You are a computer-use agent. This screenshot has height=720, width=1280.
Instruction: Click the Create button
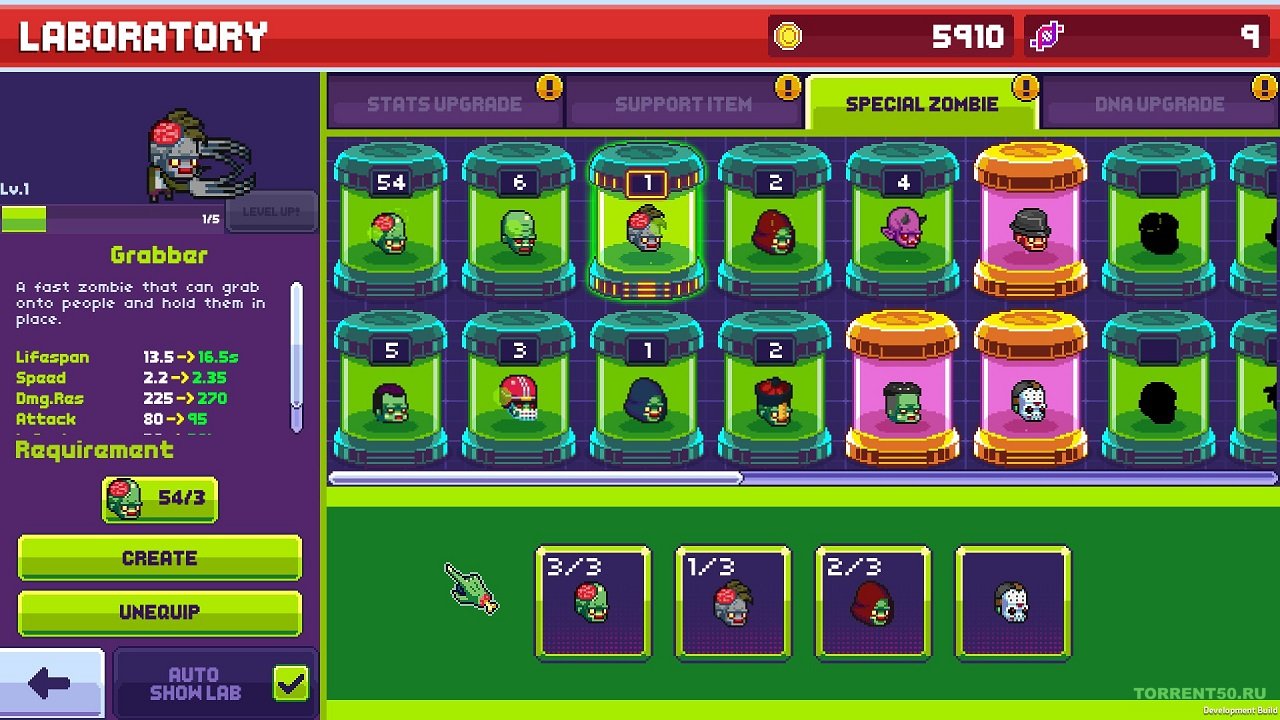click(160, 558)
